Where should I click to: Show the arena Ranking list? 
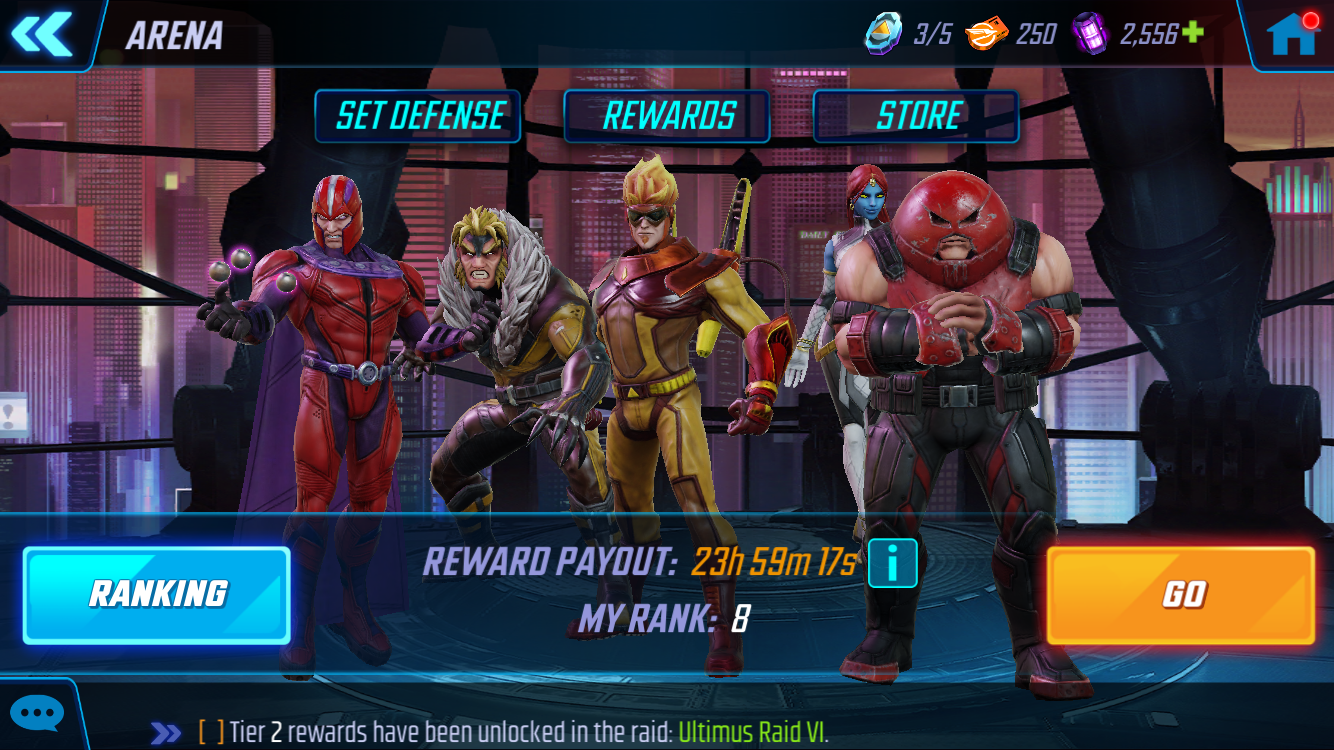[x=157, y=594]
